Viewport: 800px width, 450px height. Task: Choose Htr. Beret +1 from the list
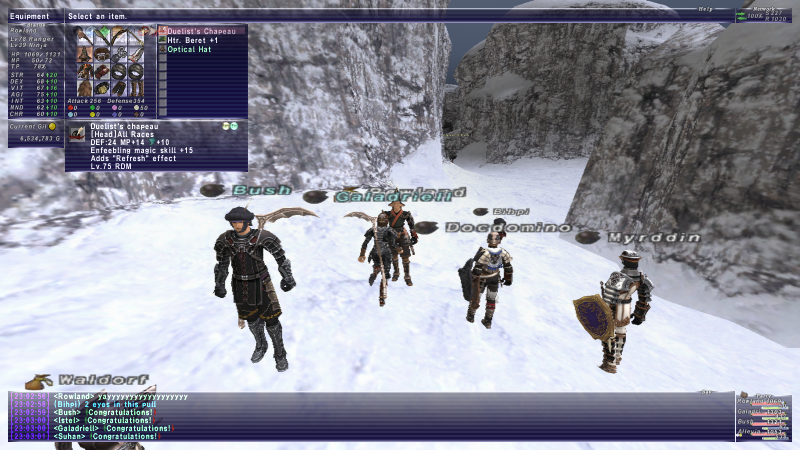[194, 40]
